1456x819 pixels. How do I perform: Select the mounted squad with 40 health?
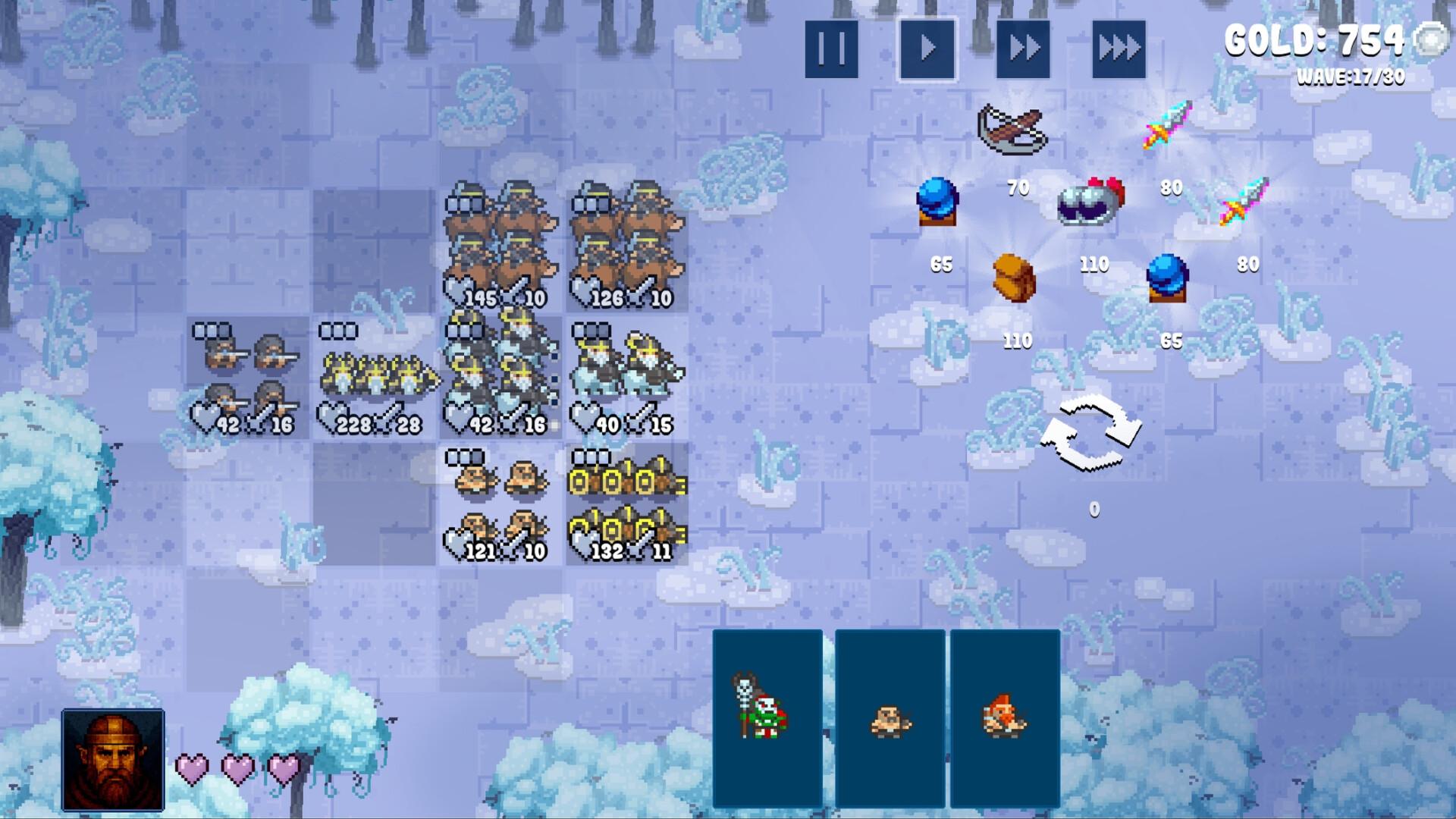click(x=627, y=377)
